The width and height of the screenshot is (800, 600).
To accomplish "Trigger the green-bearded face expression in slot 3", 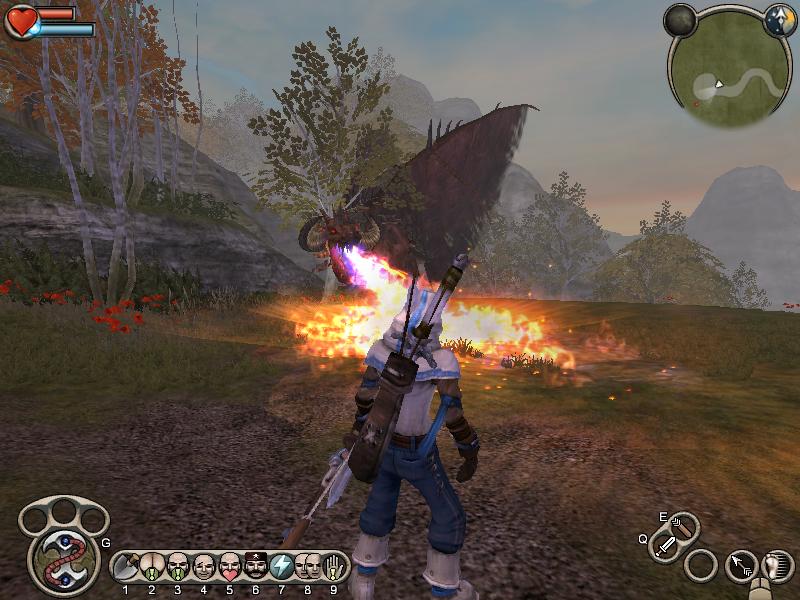I will click(x=178, y=567).
